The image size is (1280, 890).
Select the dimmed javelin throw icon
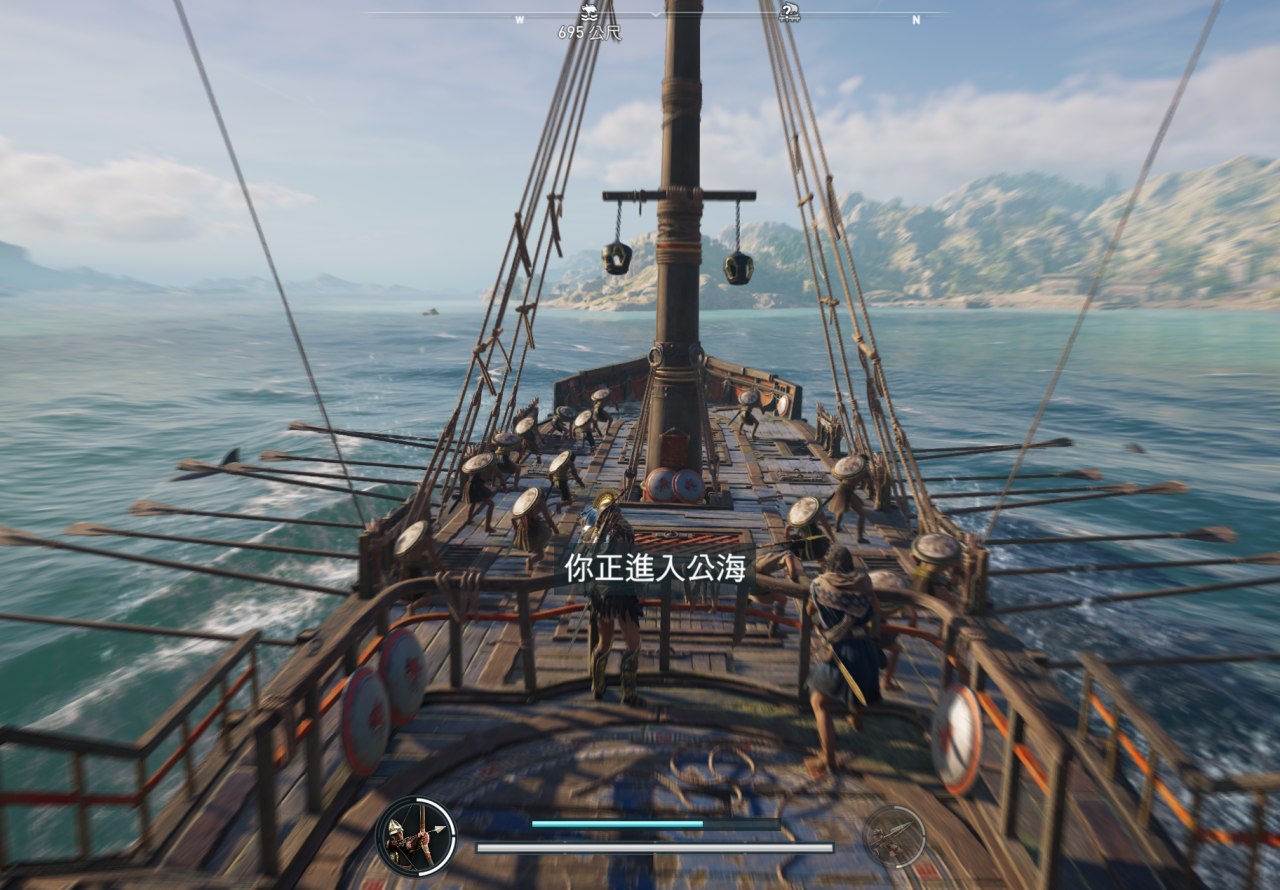pyautogui.click(x=893, y=836)
